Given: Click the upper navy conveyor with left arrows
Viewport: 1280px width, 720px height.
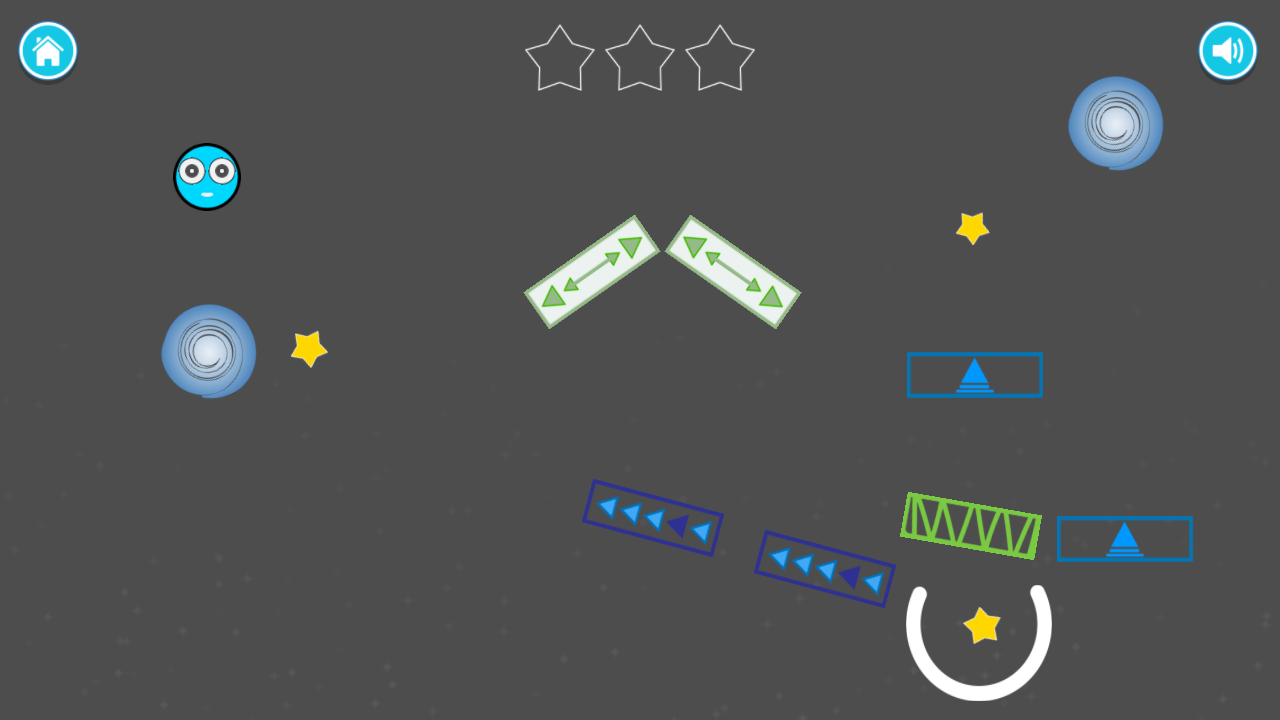Looking at the screenshot, I should (x=652, y=518).
